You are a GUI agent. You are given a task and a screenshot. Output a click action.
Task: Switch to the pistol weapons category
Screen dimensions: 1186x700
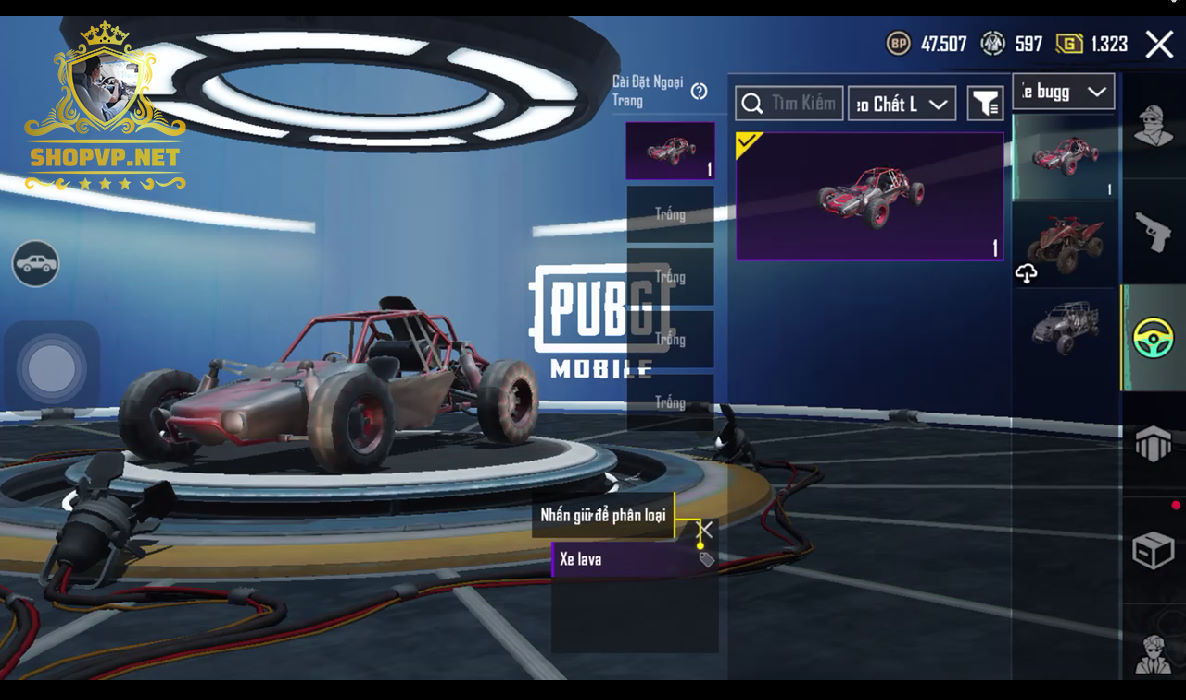(1153, 232)
